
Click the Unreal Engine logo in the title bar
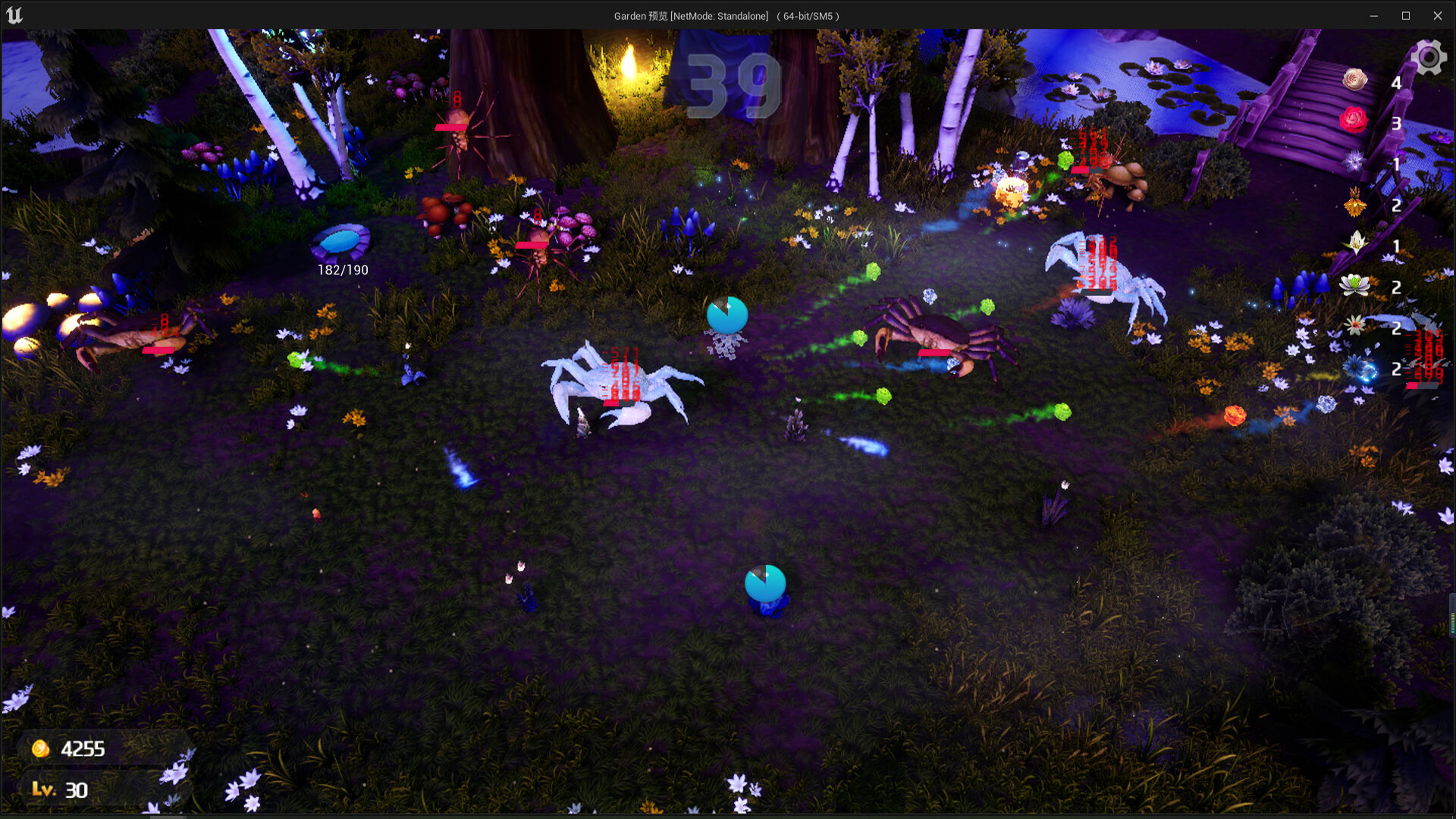point(14,14)
